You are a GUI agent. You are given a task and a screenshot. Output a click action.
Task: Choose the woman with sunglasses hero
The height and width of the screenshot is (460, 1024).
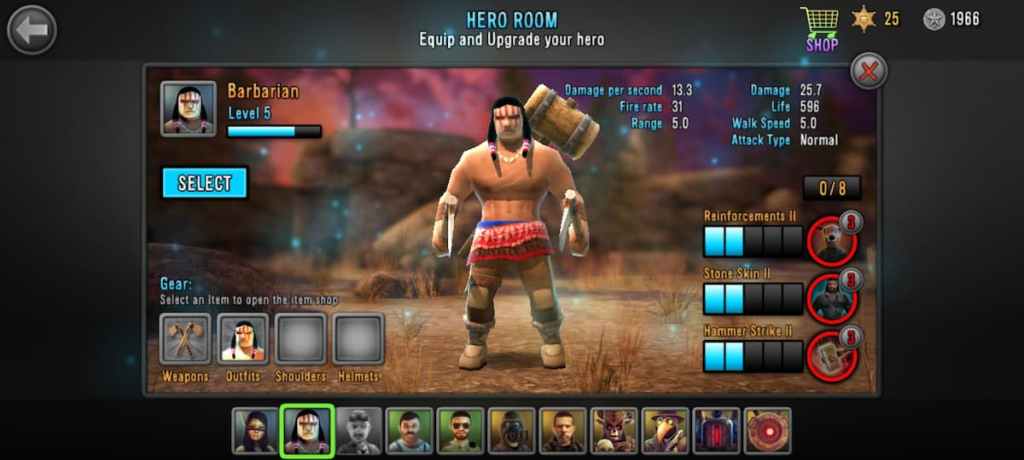[255, 431]
